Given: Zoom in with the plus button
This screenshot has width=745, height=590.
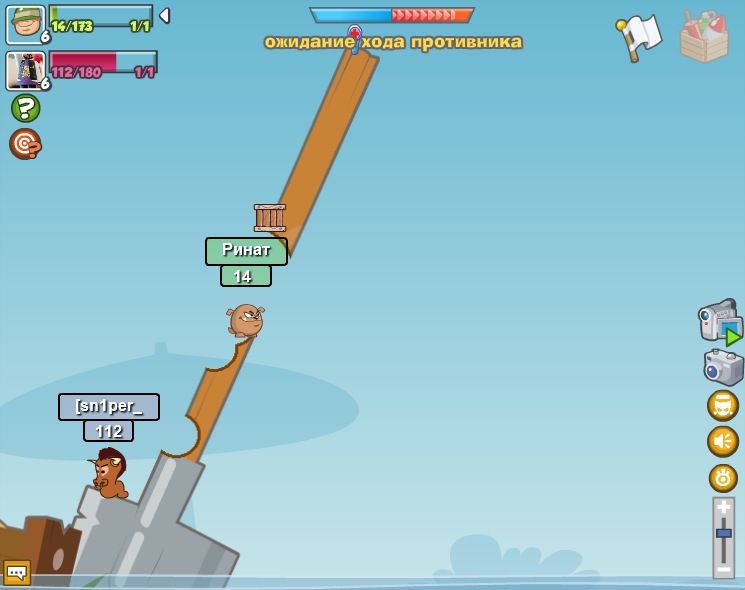Looking at the screenshot, I should (x=723, y=507).
